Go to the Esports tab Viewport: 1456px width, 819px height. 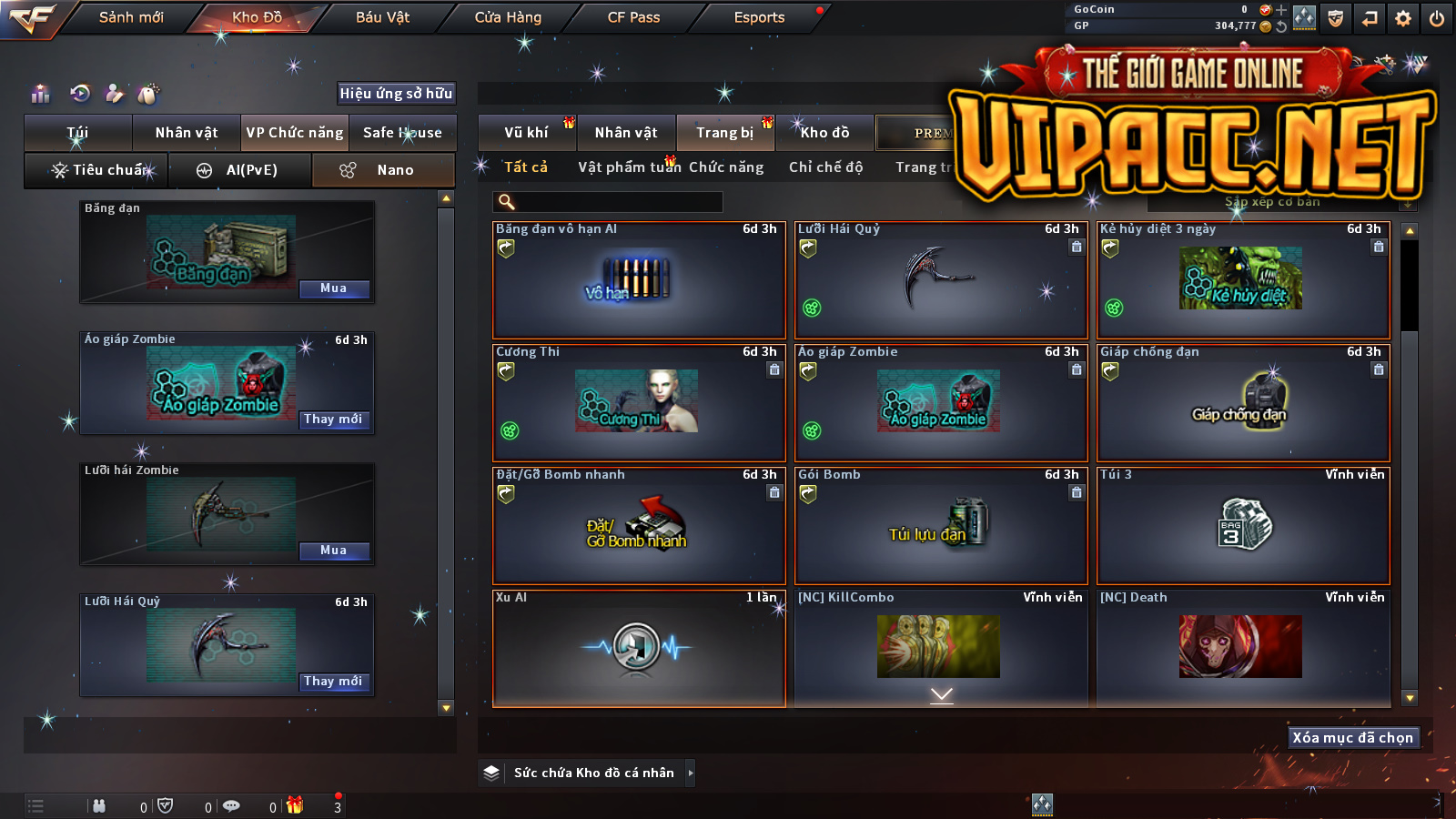point(759,17)
